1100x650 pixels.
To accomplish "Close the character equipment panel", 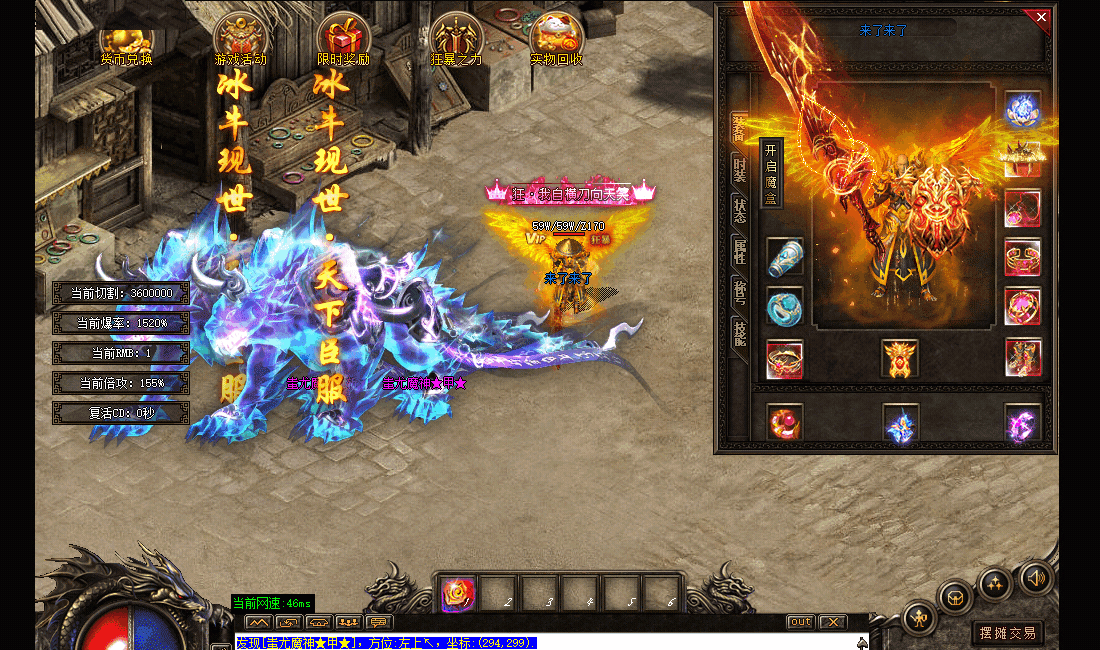I will [x=1041, y=17].
